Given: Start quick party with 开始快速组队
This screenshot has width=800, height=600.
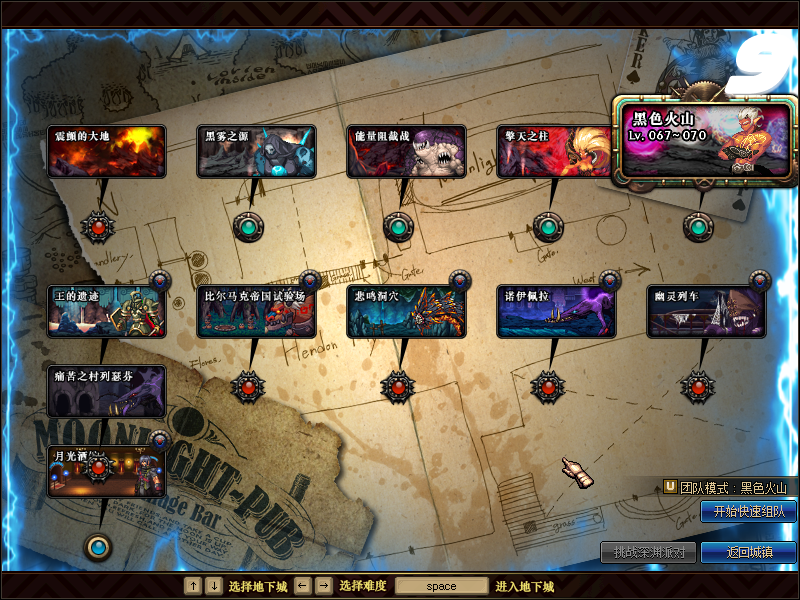Looking at the screenshot, I should click(x=748, y=512).
